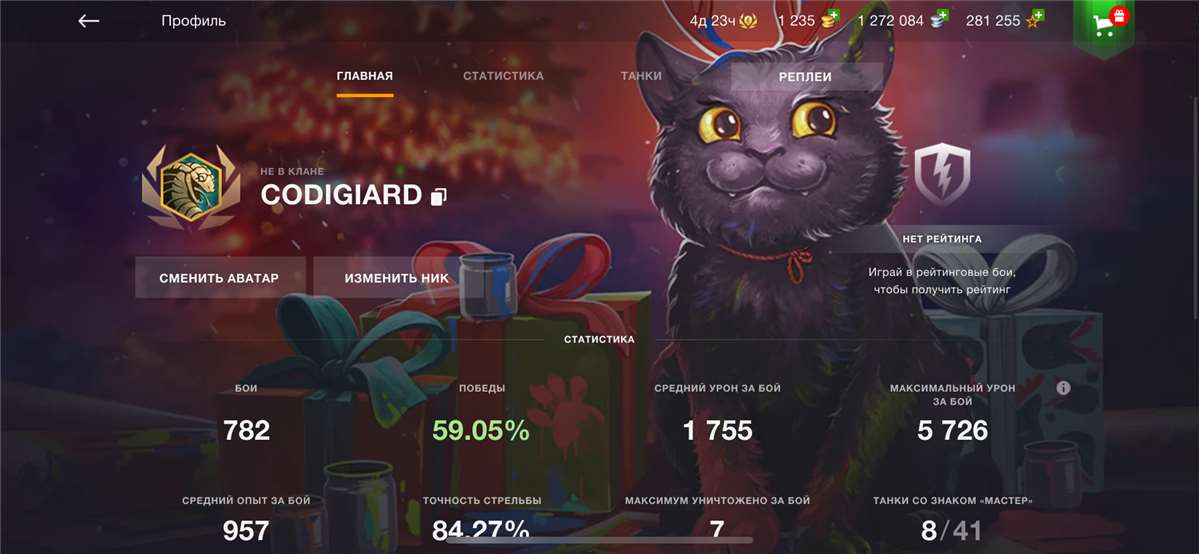This screenshot has height=554, width=1200.
Task: Select the Главная tab
Action: [365, 76]
